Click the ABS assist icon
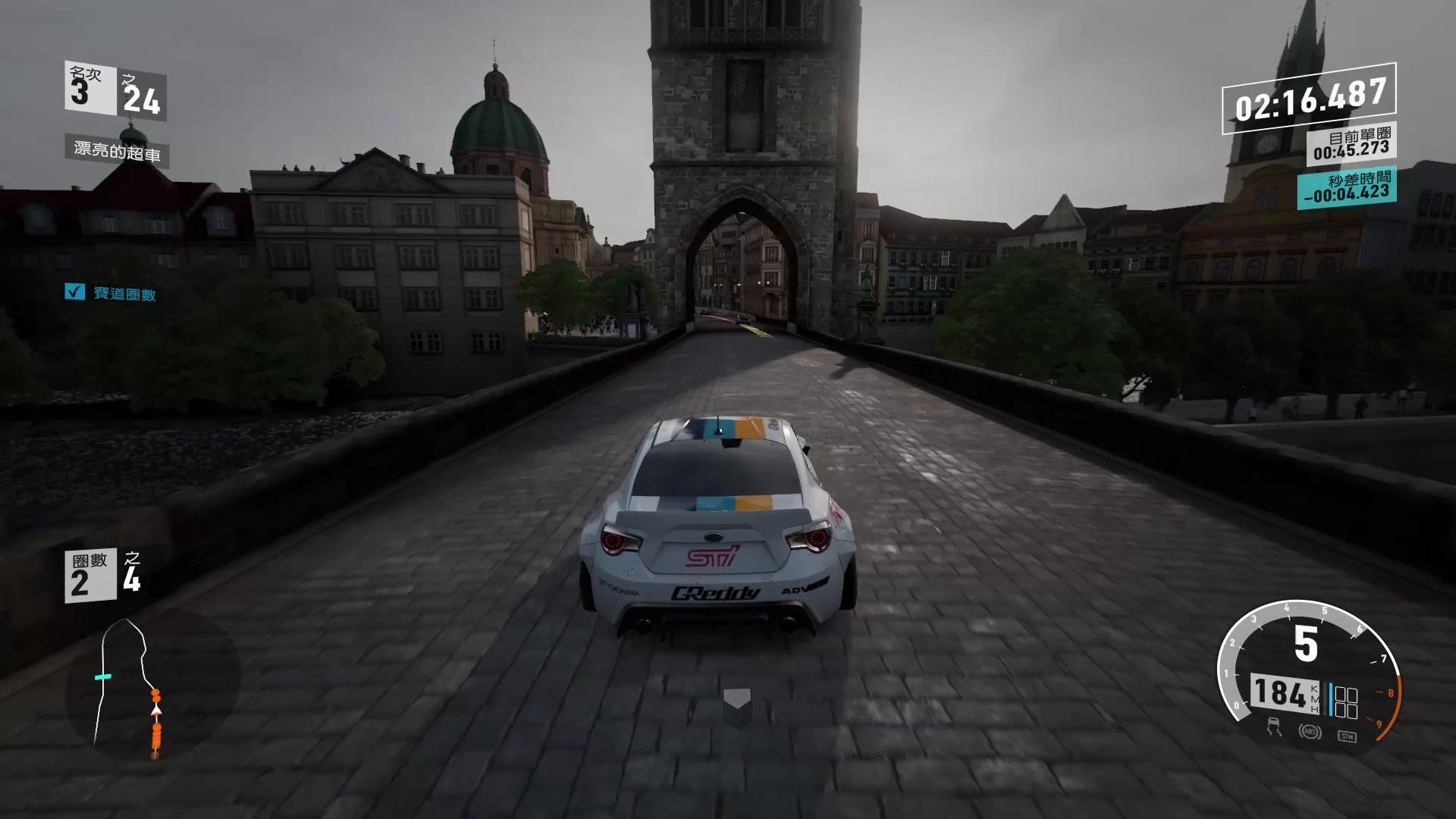This screenshot has width=1456, height=819. (1310, 732)
